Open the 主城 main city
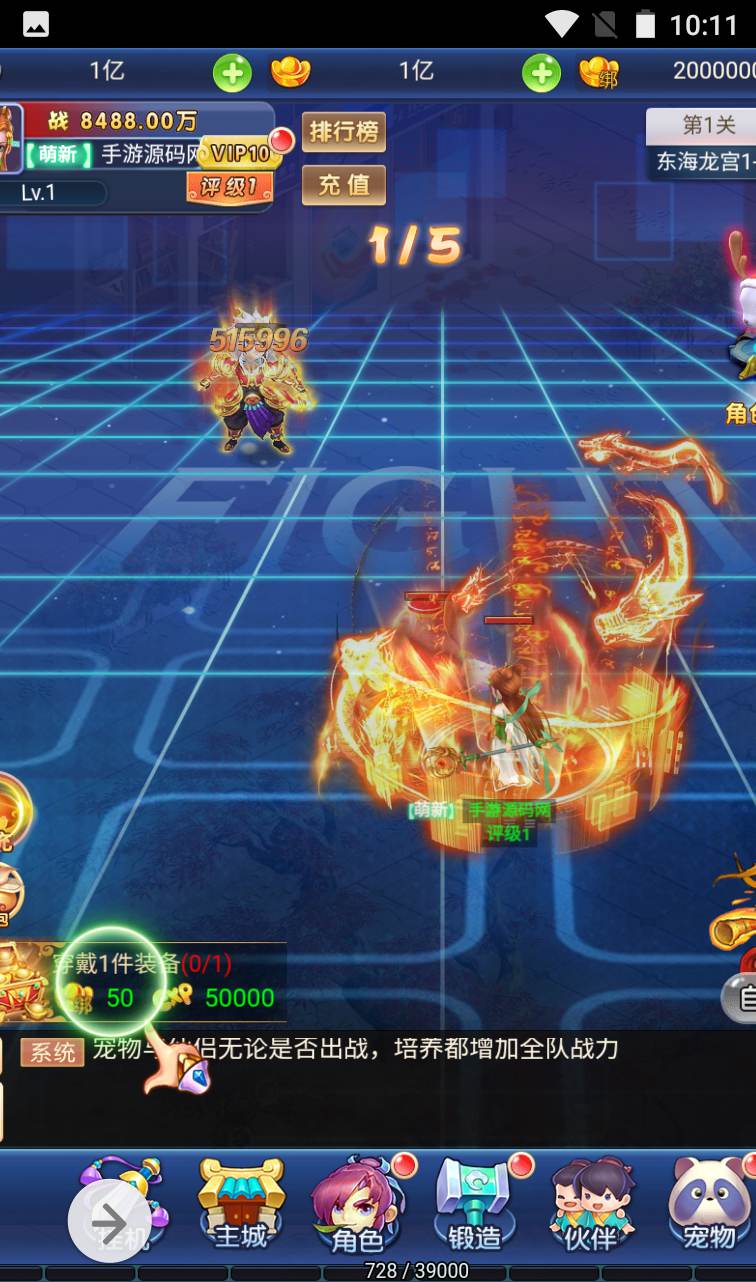This screenshot has height=1282, width=756. (x=241, y=1205)
